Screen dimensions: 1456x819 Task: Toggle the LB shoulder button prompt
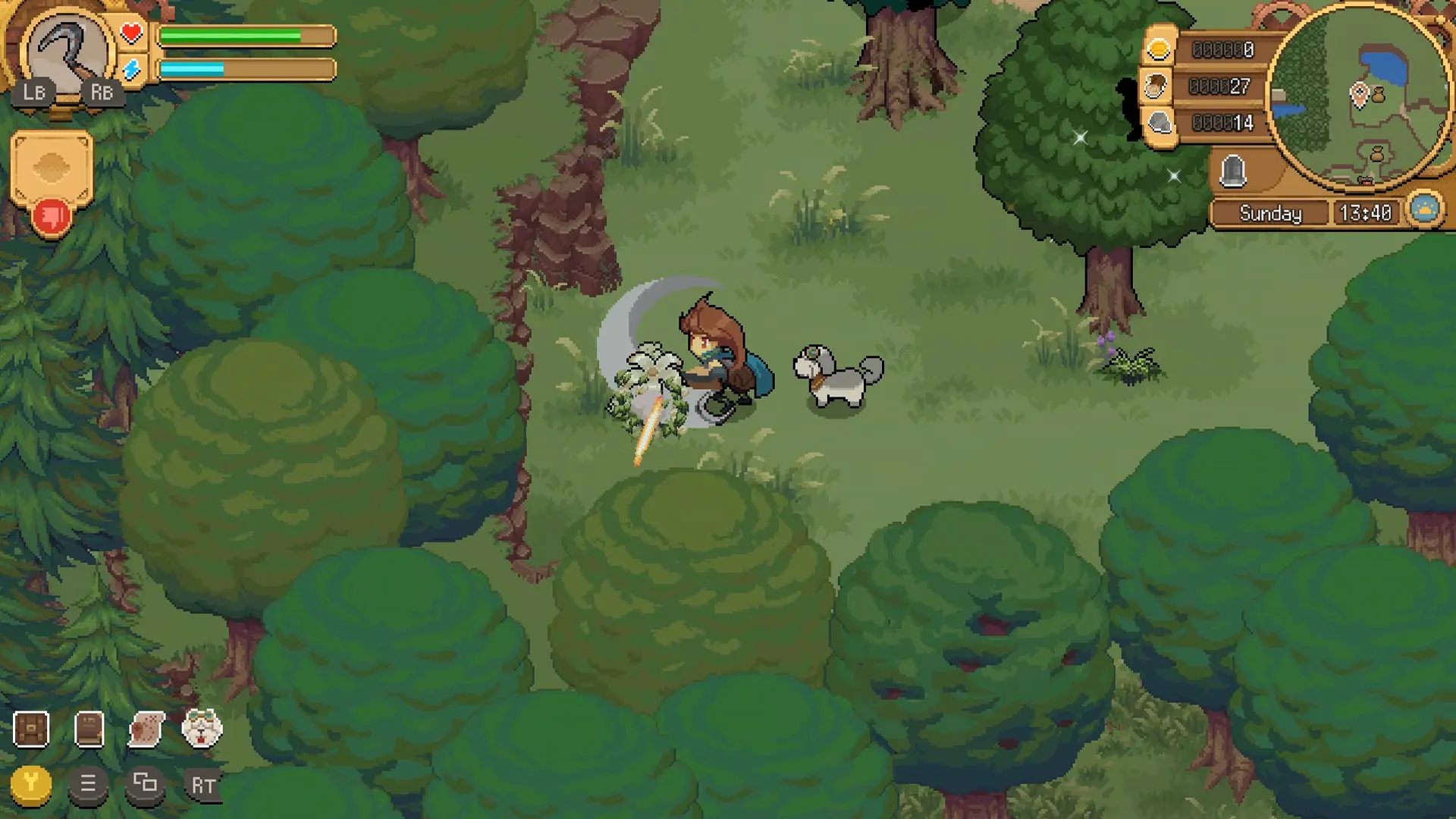(x=34, y=93)
